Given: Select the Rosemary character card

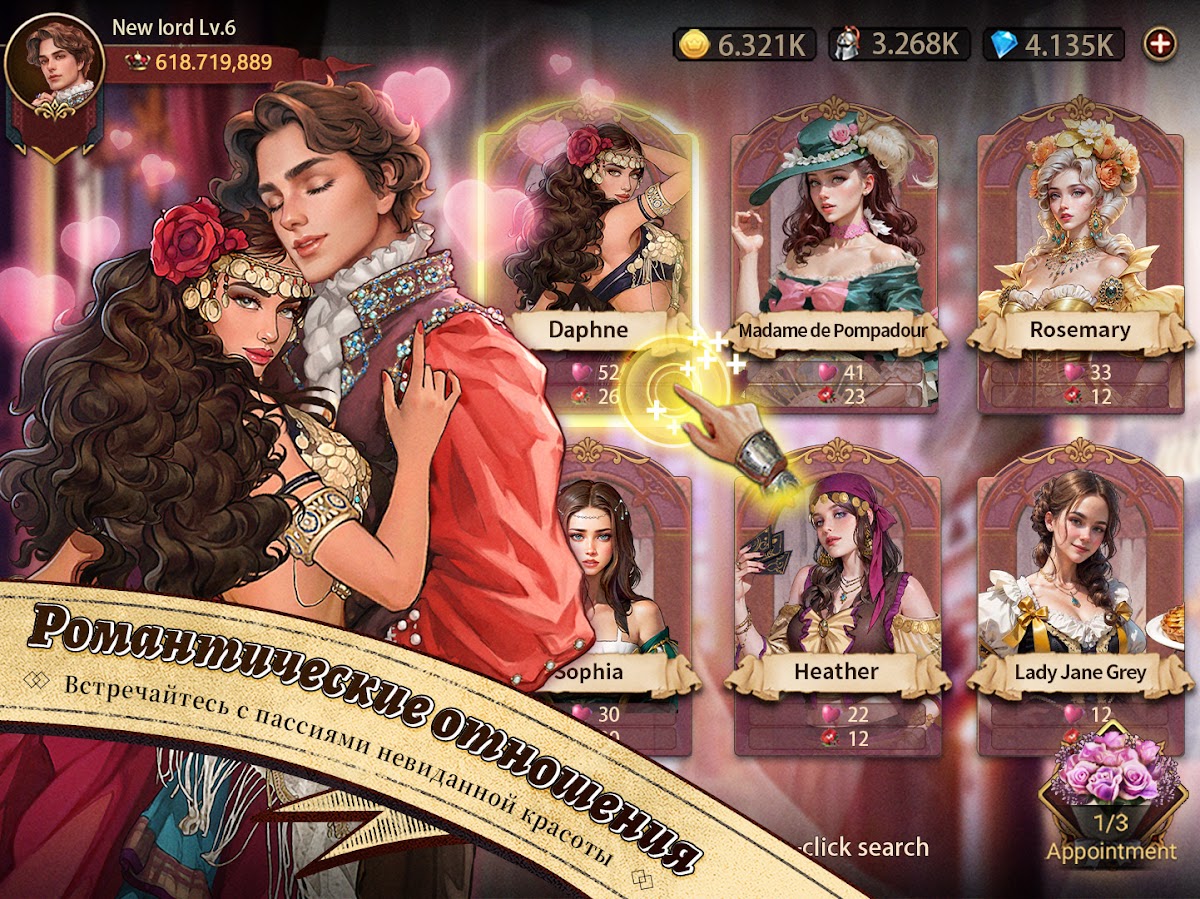Looking at the screenshot, I should [1080, 250].
